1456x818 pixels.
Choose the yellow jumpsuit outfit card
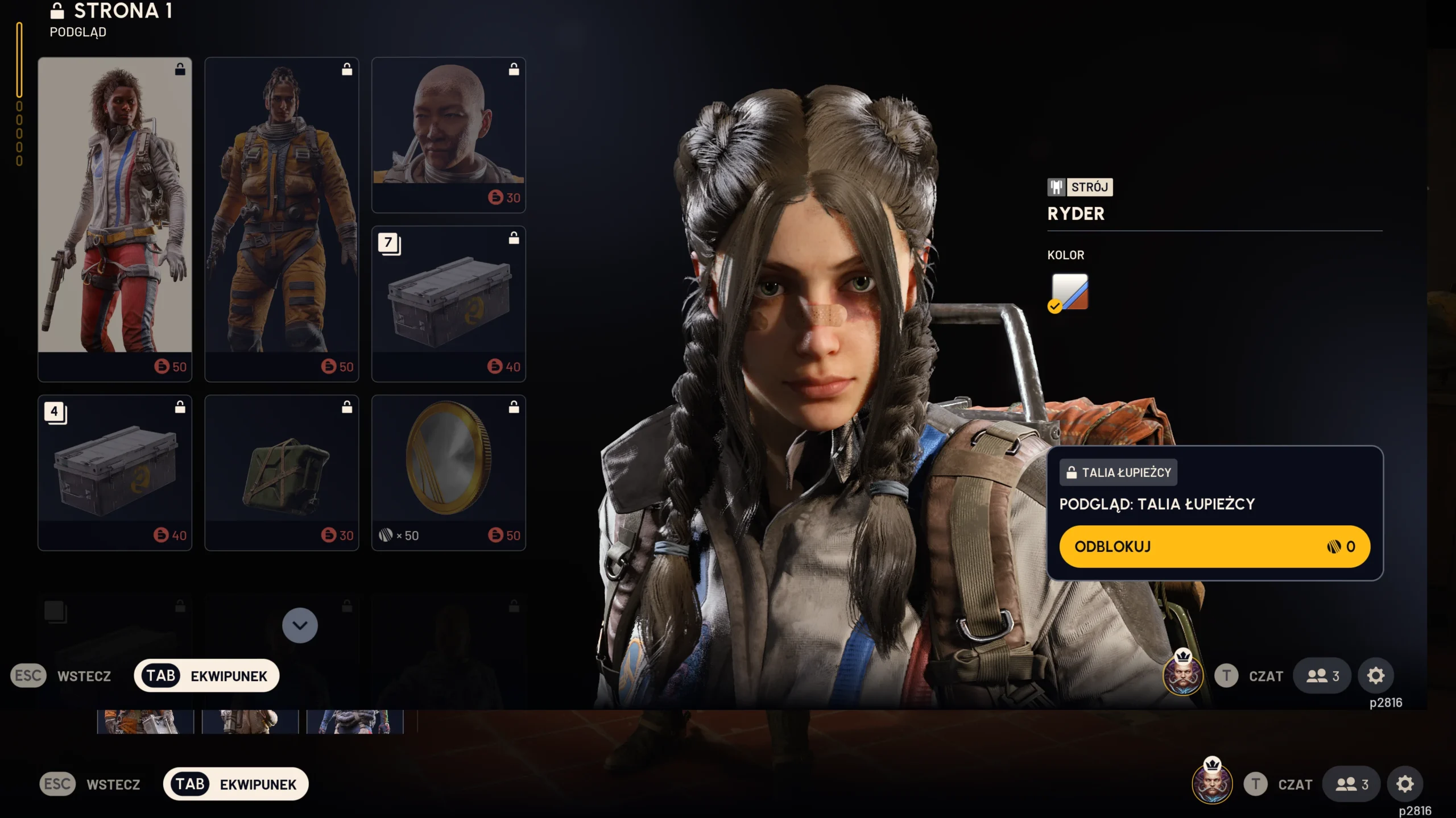coord(282,219)
